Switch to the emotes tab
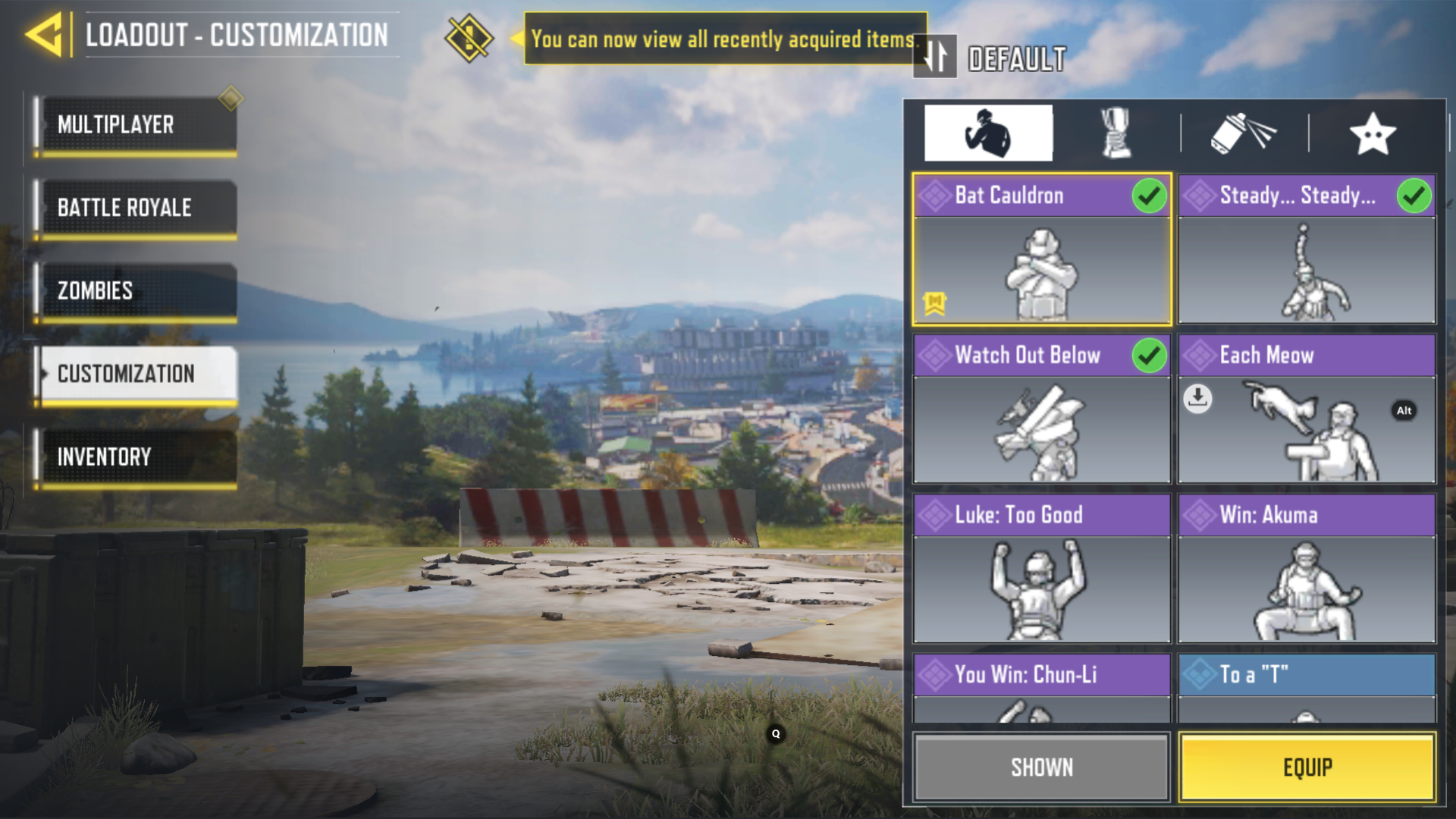1456x819 pixels. (987, 133)
